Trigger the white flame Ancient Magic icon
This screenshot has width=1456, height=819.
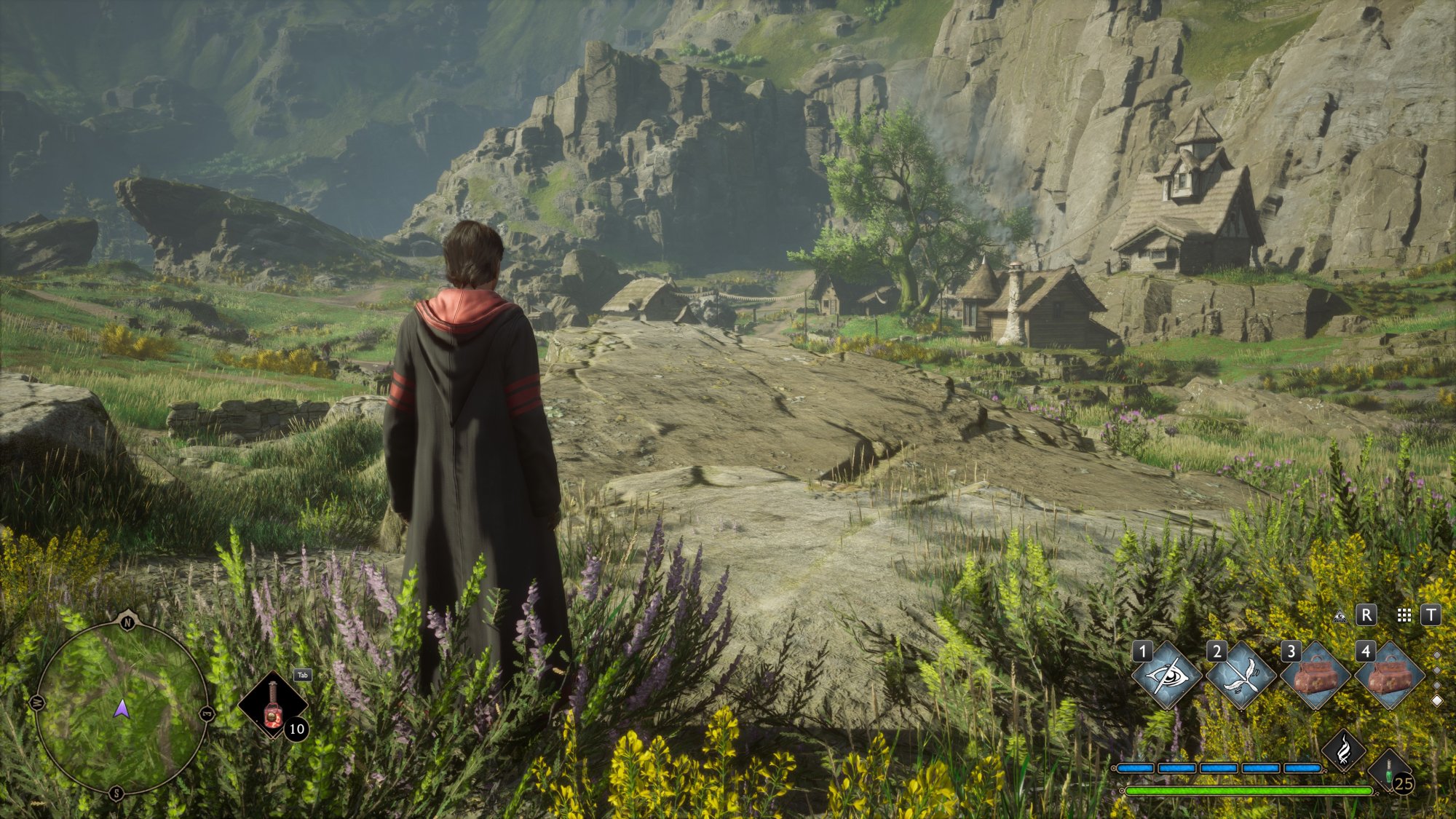pos(1344,749)
